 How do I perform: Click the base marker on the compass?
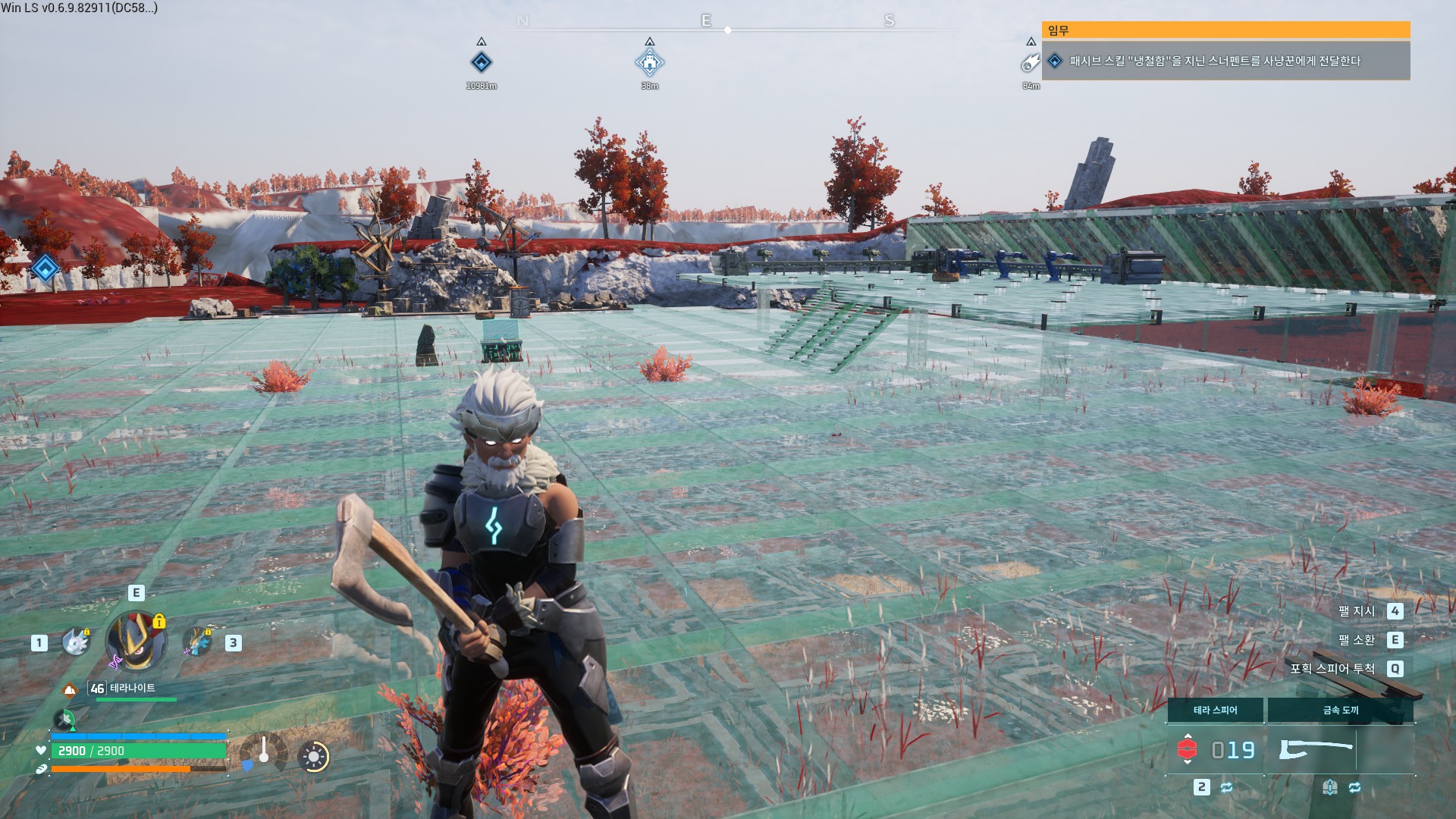[x=649, y=62]
